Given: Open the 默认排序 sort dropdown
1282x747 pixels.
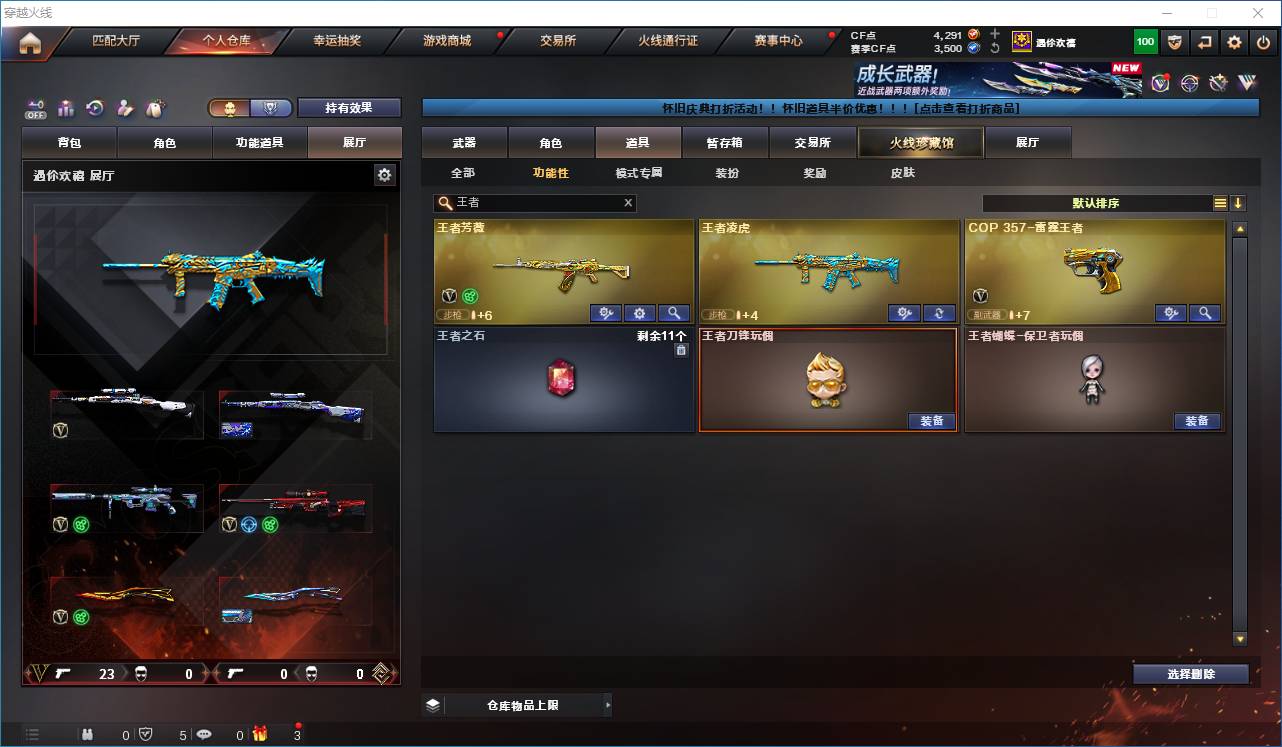Looking at the screenshot, I should point(1097,203).
